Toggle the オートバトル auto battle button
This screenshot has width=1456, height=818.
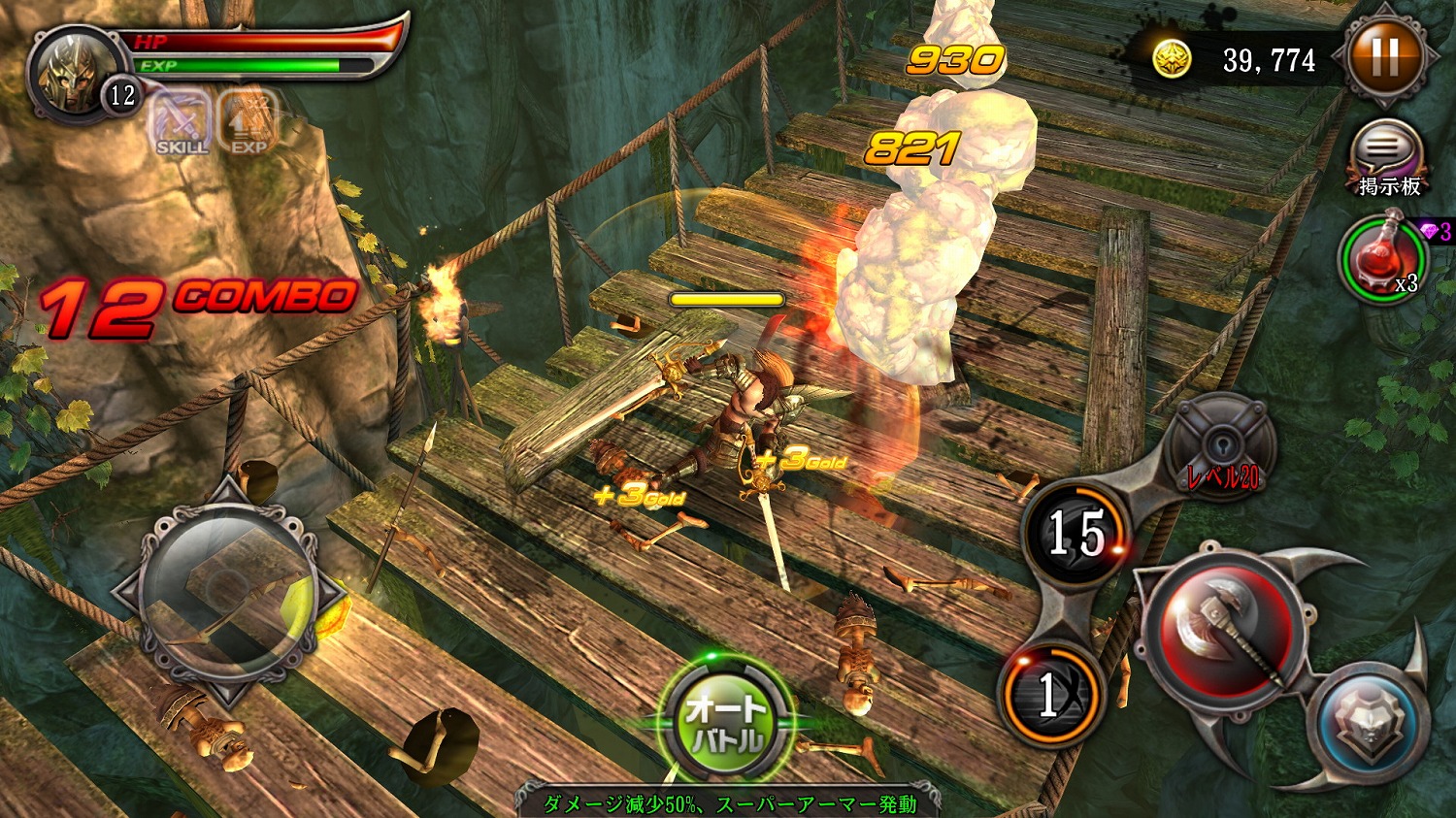click(x=725, y=720)
